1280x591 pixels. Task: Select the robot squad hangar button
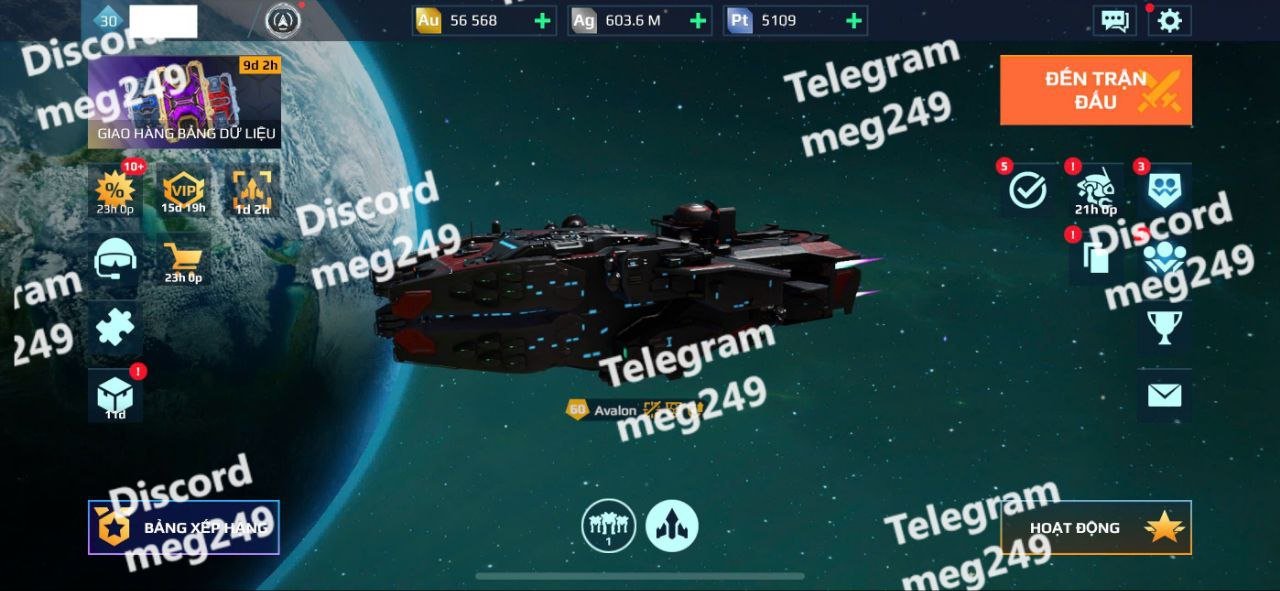click(608, 525)
